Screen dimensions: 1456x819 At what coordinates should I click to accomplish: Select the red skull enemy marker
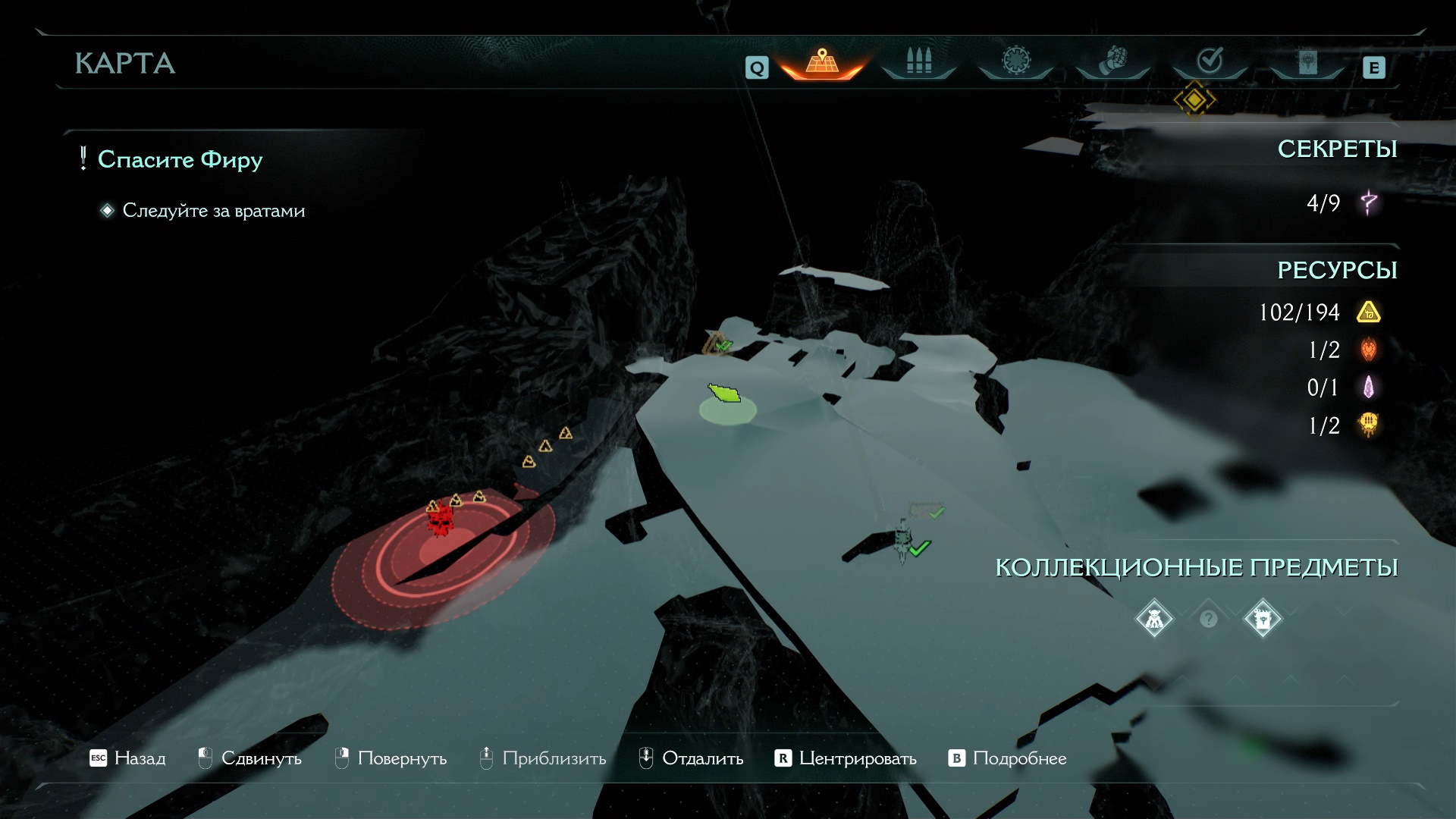(x=438, y=522)
